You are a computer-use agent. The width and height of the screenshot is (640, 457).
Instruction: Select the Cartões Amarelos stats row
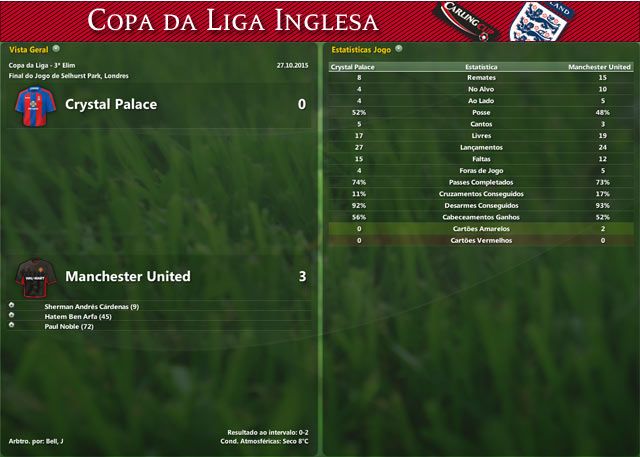[x=481, y=229]
